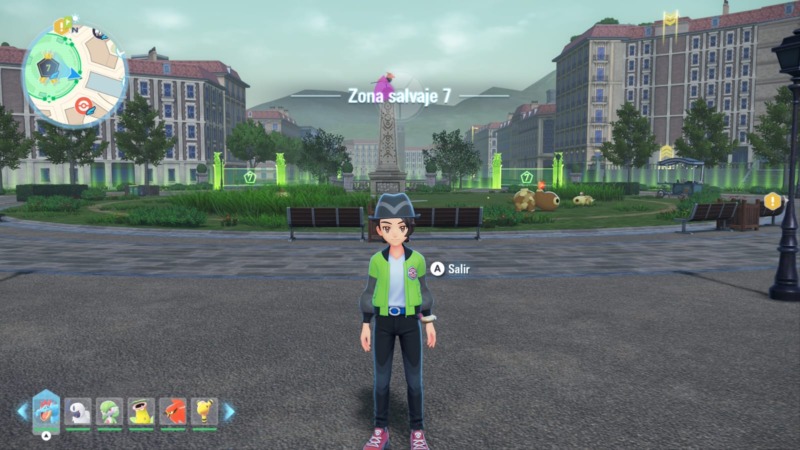Click the yellow exclamation quest marker
The image size is (800, 450).
pos(772,201)
